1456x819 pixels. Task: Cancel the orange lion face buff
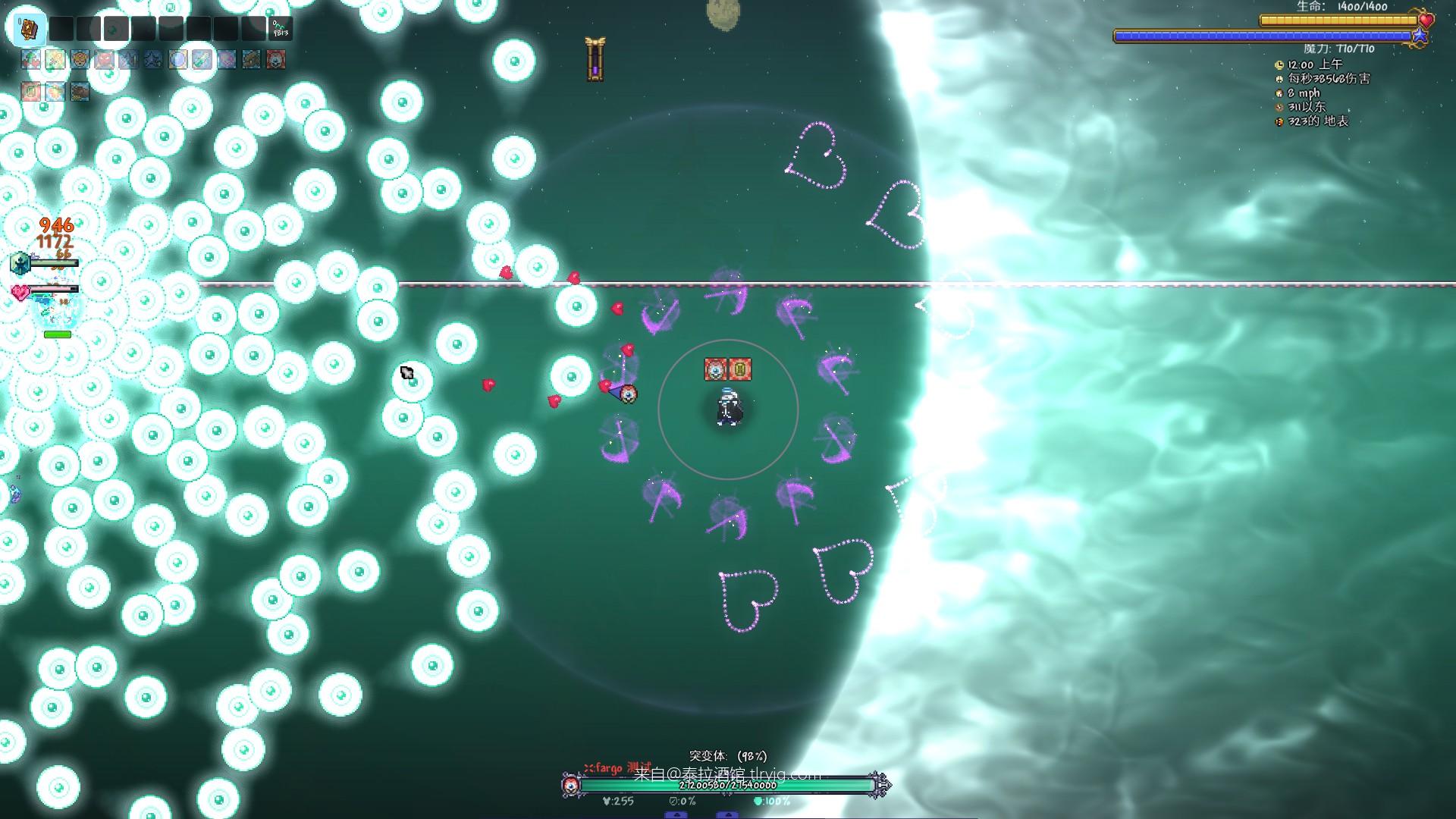click(80, 59)
